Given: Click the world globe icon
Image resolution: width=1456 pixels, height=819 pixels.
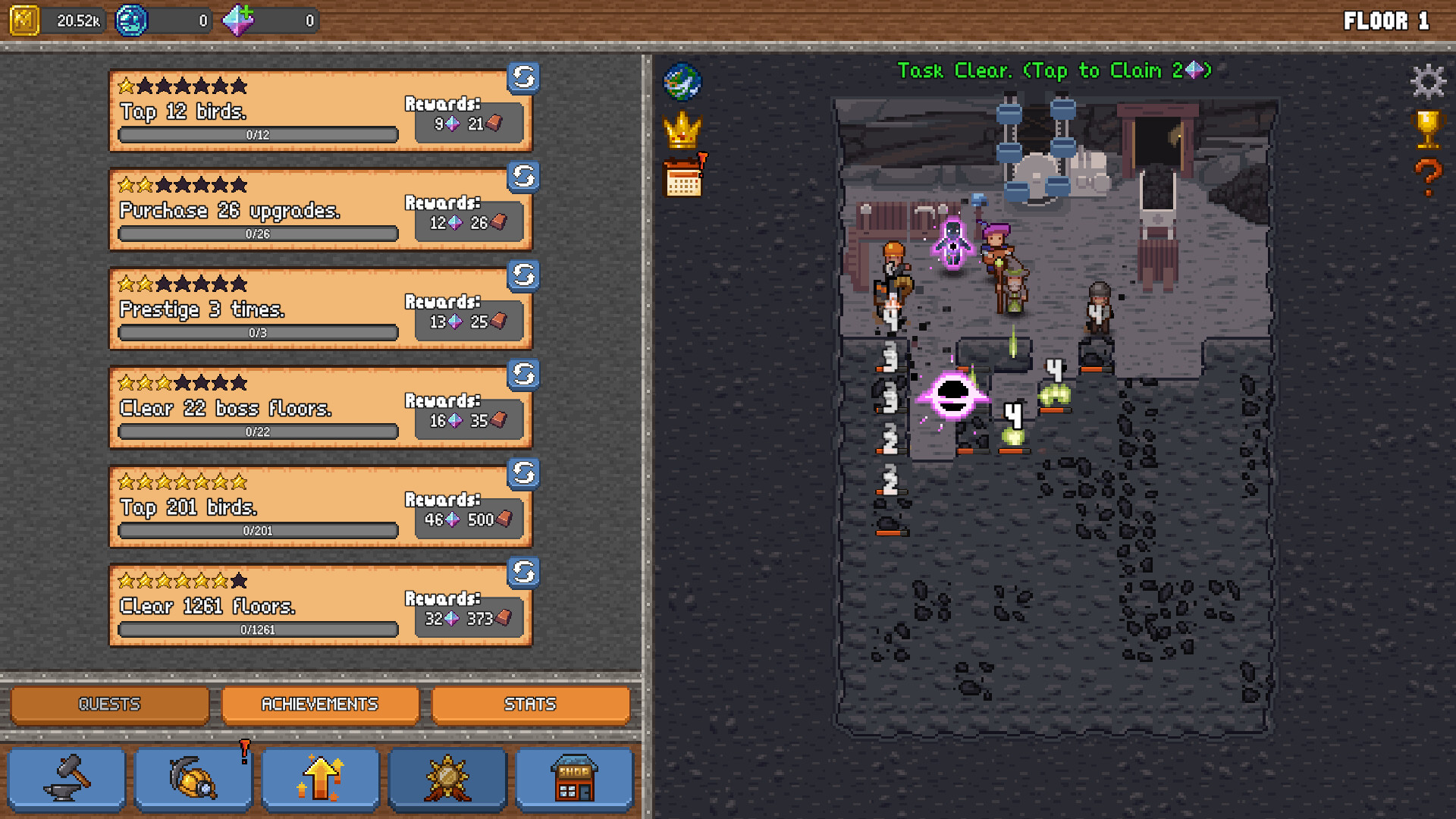Looking at the screenshot, I should coord(681,81).
